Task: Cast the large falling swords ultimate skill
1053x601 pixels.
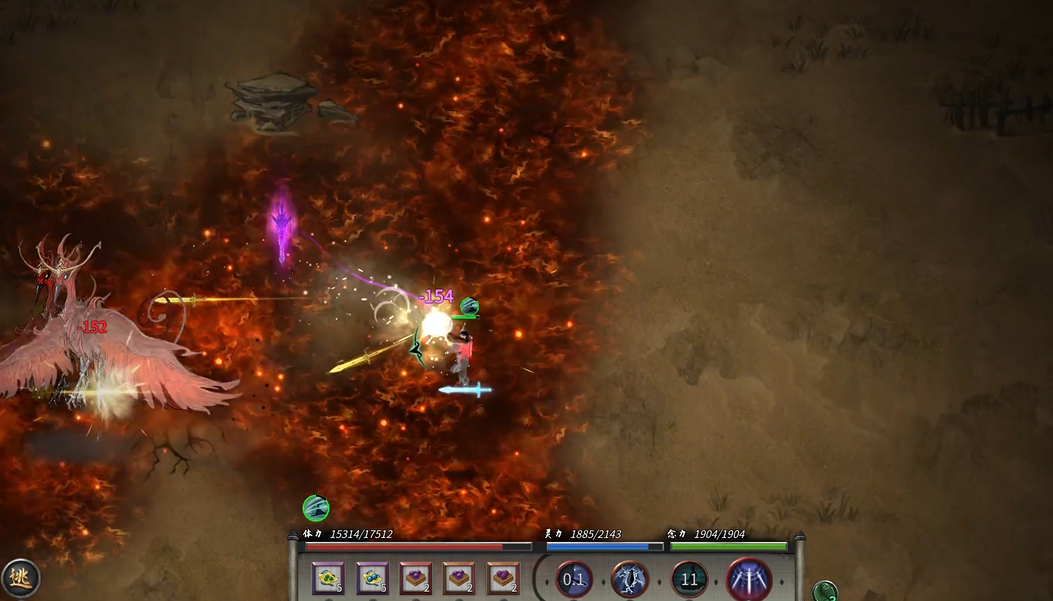Action: click(x=749, y=579)
